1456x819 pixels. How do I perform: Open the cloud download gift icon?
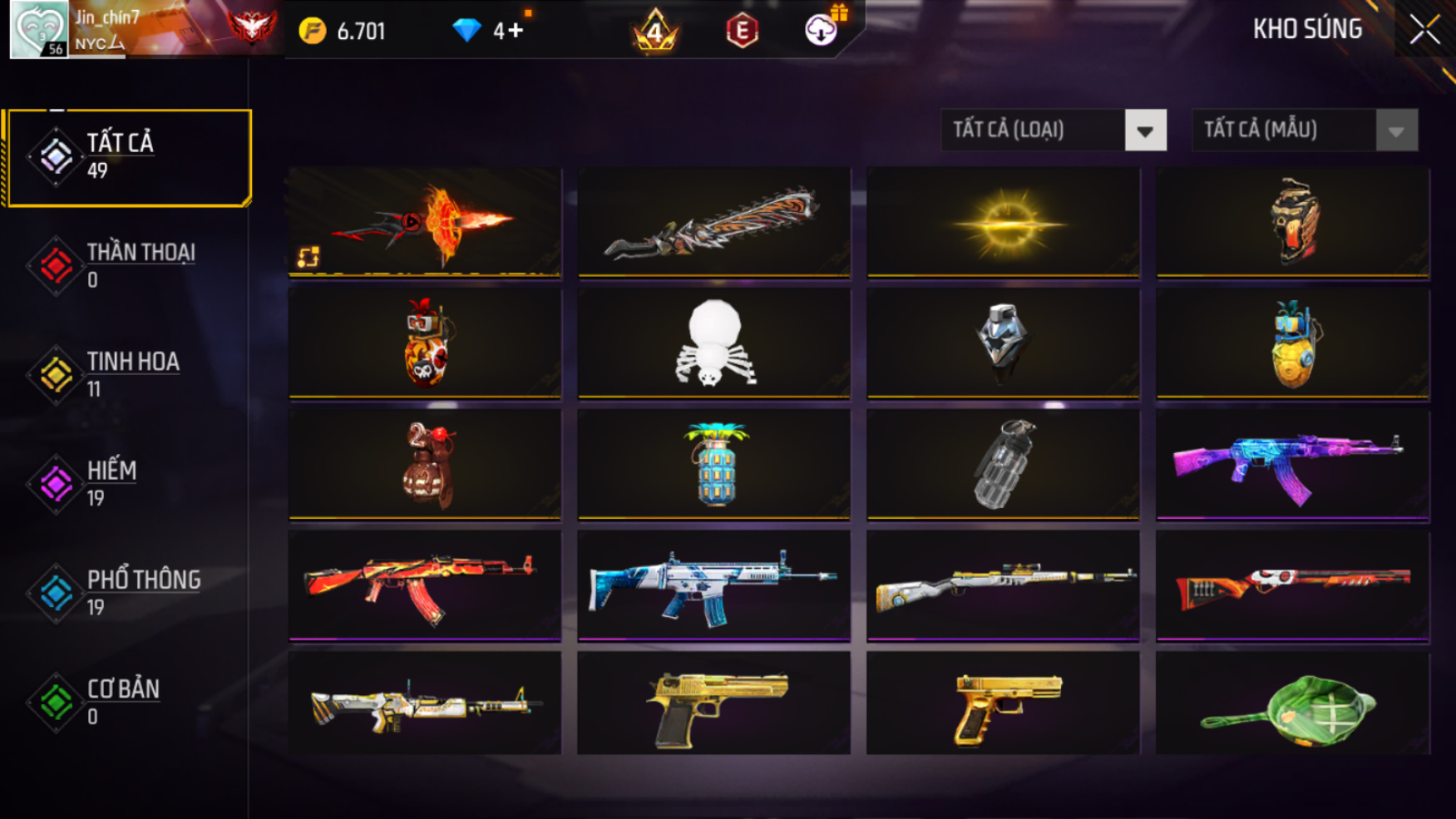pos(822,30)
